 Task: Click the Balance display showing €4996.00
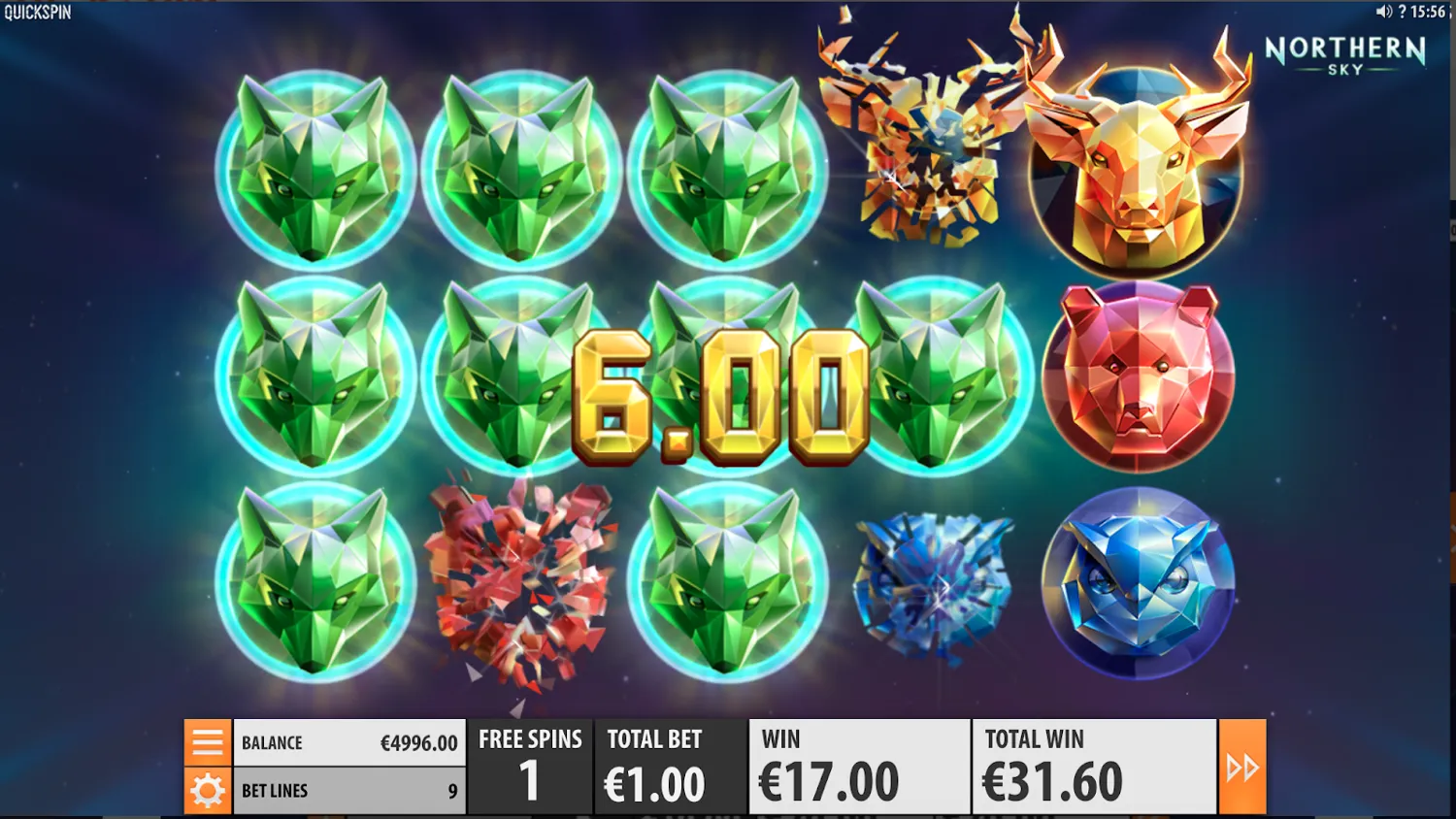[x=349, y=742]
